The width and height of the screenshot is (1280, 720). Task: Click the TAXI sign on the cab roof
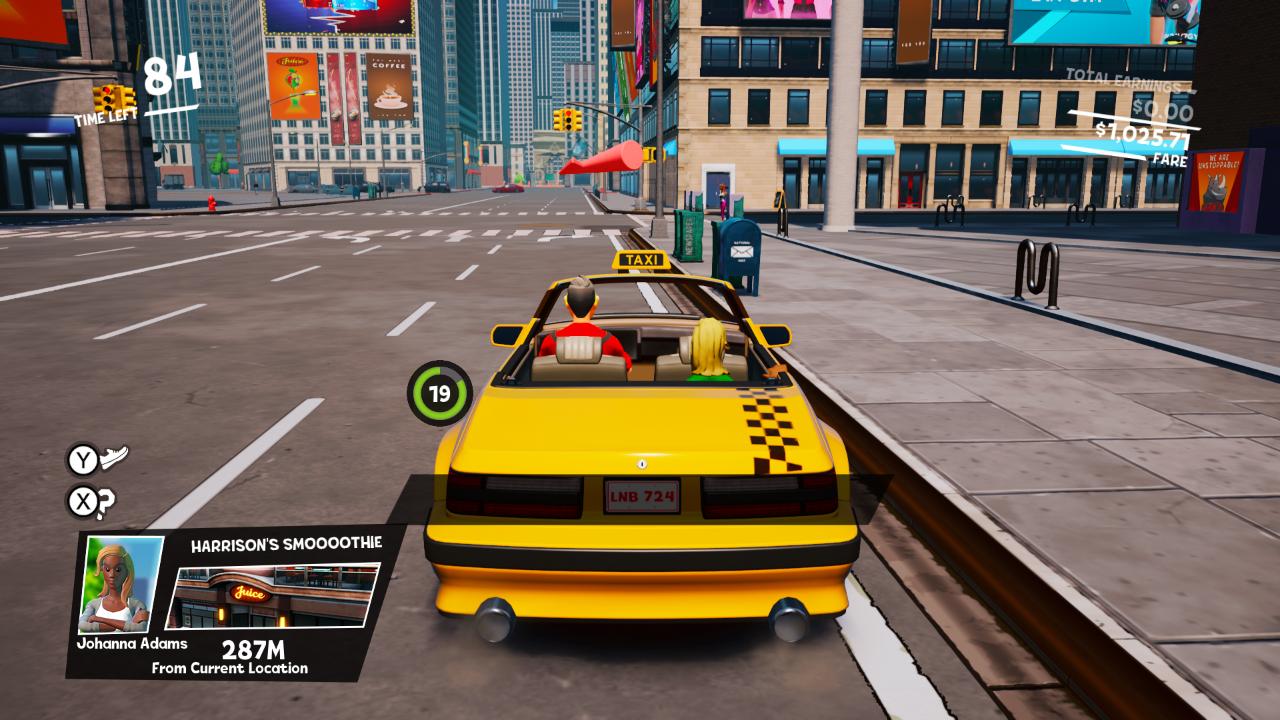click(639, 260)
